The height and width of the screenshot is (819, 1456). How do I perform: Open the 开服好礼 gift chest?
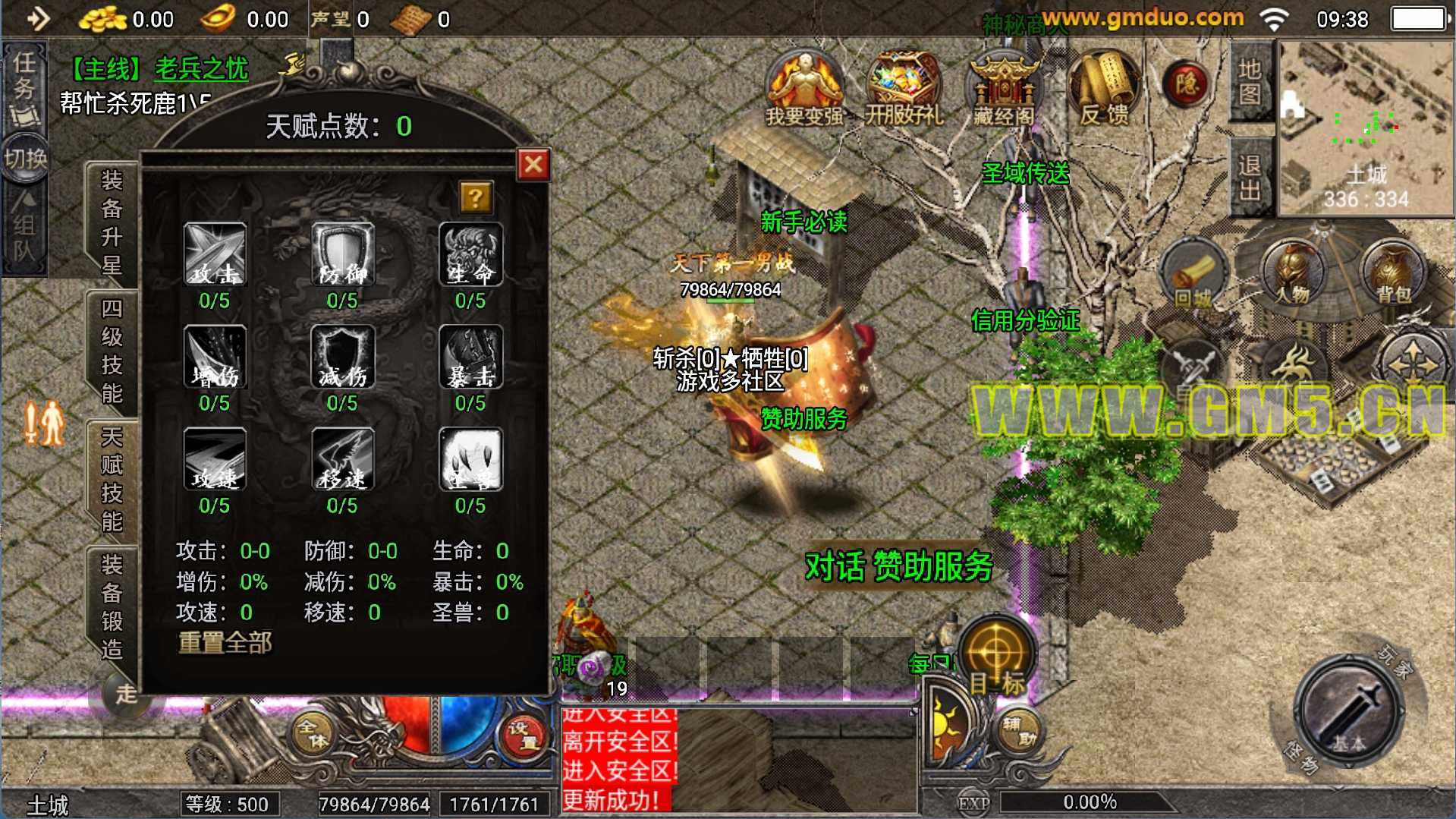[x=904, y=88]
